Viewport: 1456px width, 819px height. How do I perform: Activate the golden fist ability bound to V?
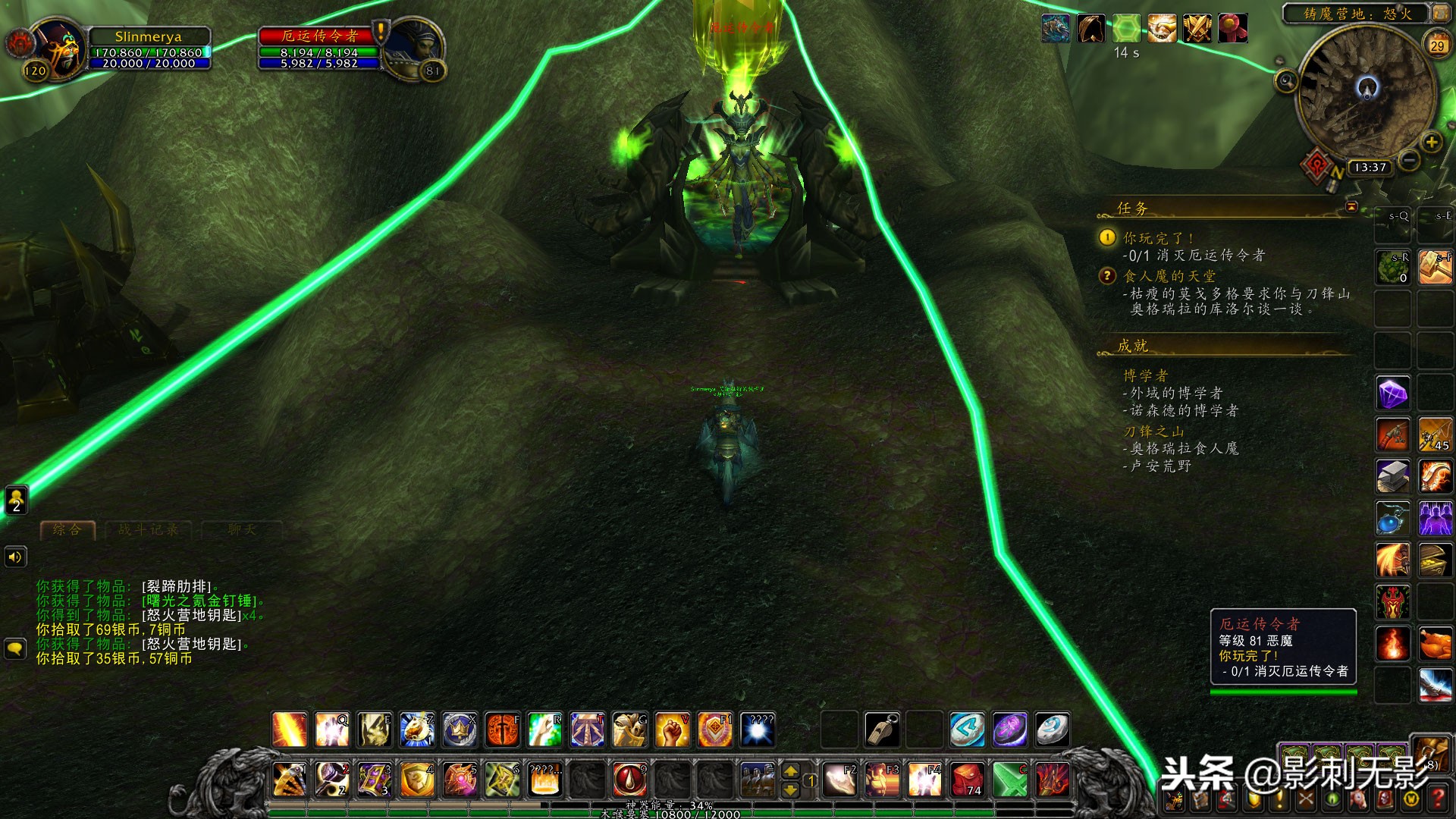coord(672,730)
